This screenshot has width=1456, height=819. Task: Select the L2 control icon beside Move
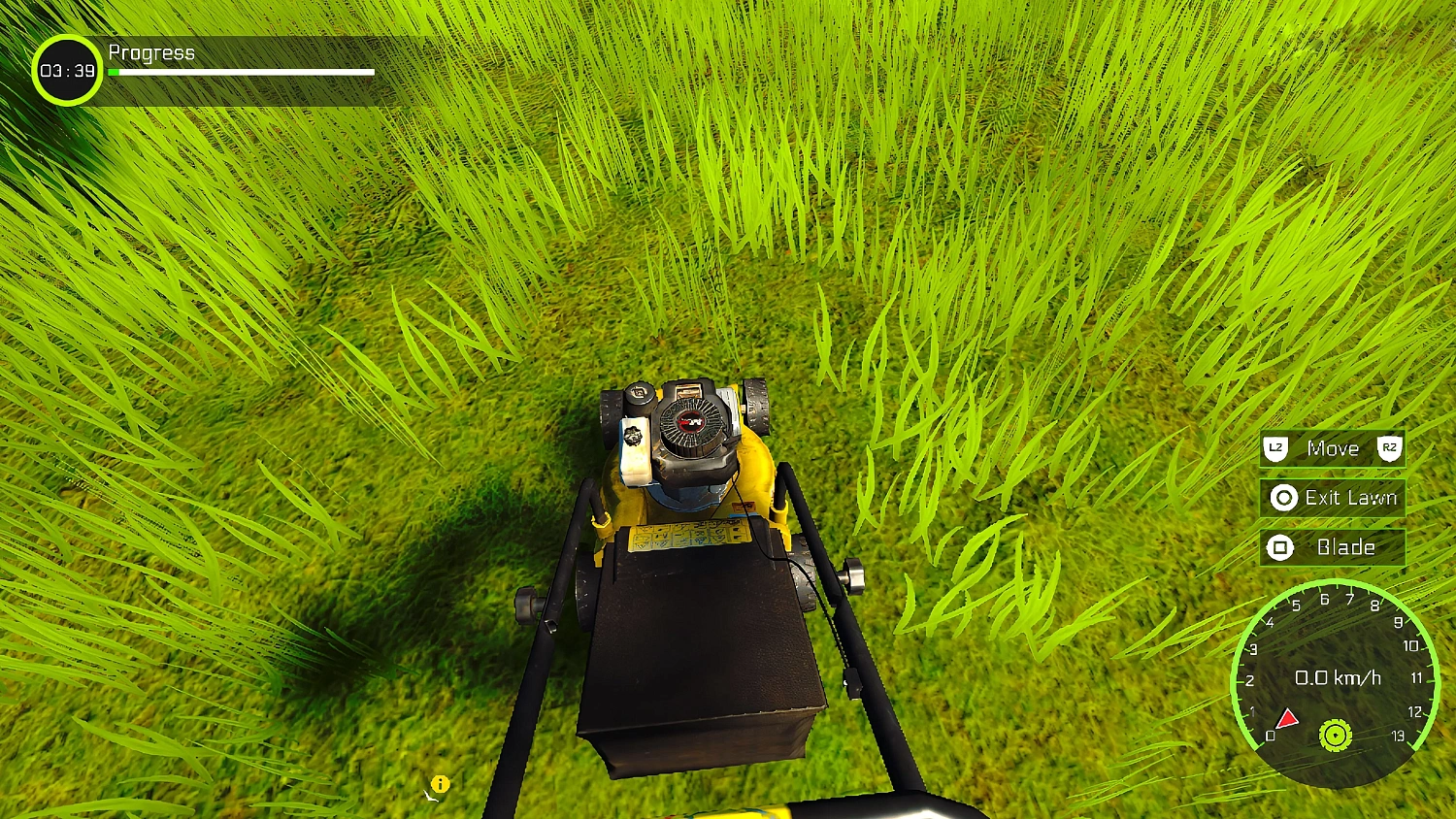[1277, 447]
